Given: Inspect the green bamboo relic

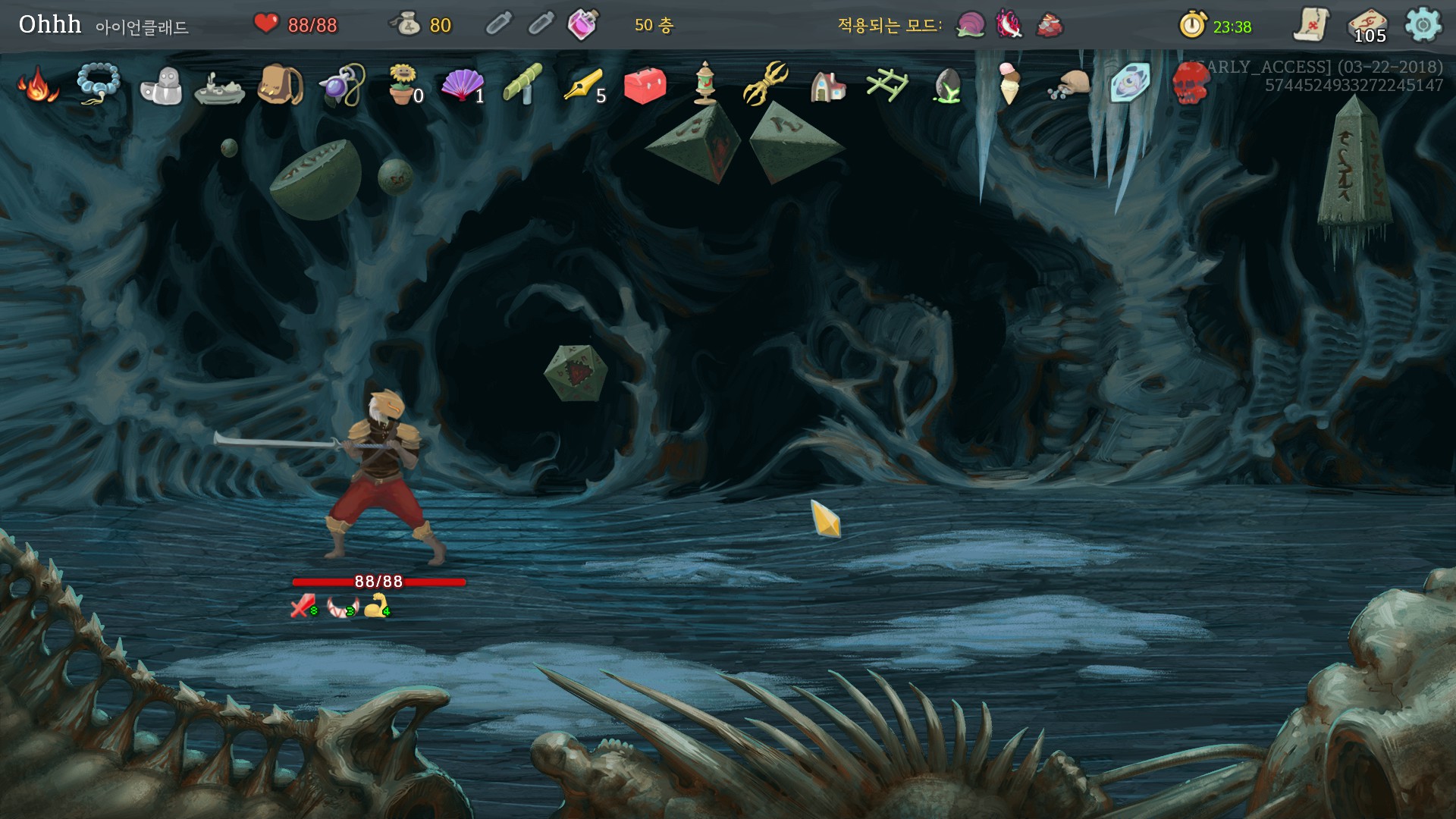Looking at the screenshot, I should (523, 83).
